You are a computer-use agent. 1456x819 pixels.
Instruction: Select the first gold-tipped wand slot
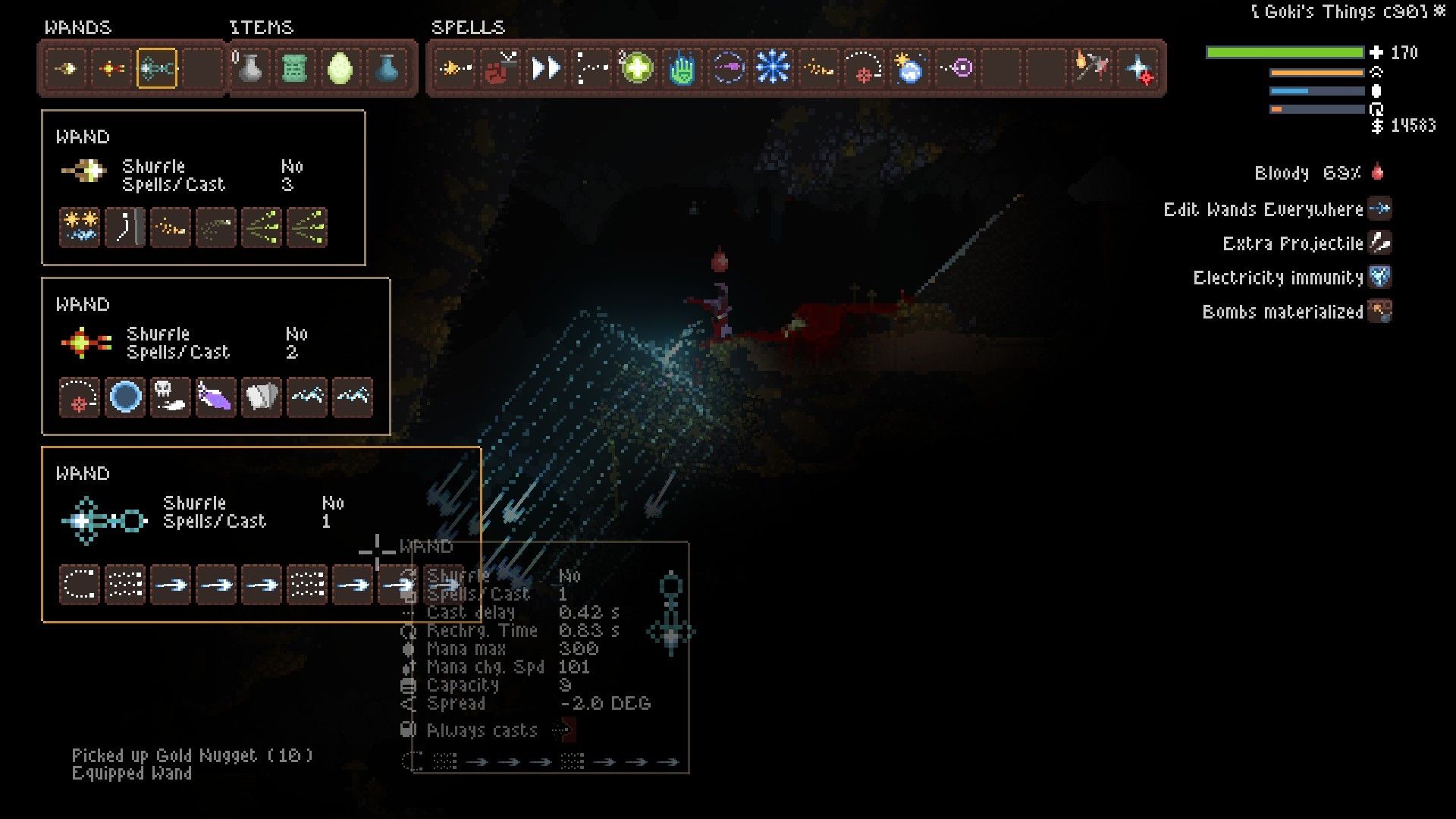tap(66, 69)
